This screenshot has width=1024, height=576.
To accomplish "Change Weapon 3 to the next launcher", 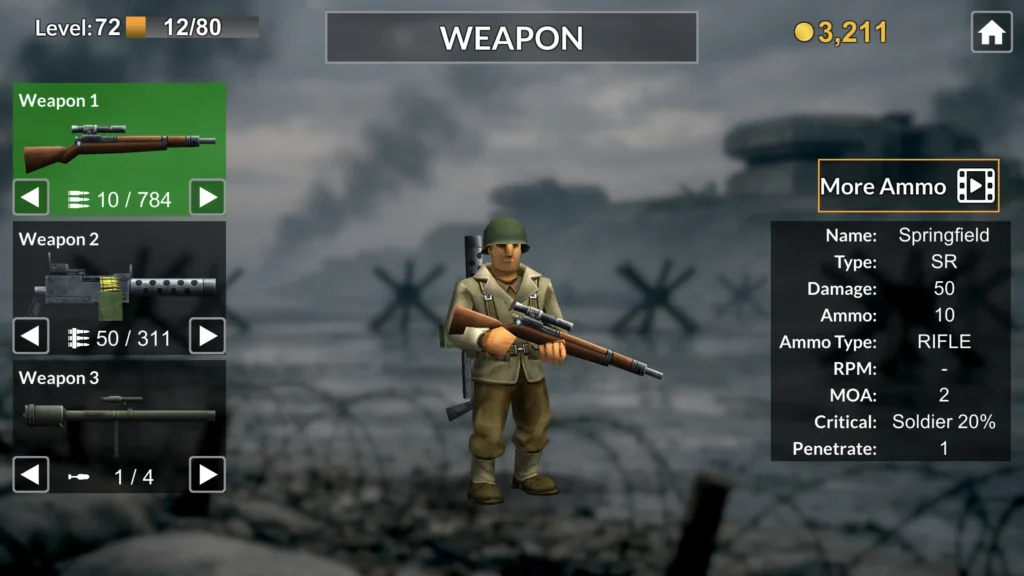I will click(x=207, y=474).
